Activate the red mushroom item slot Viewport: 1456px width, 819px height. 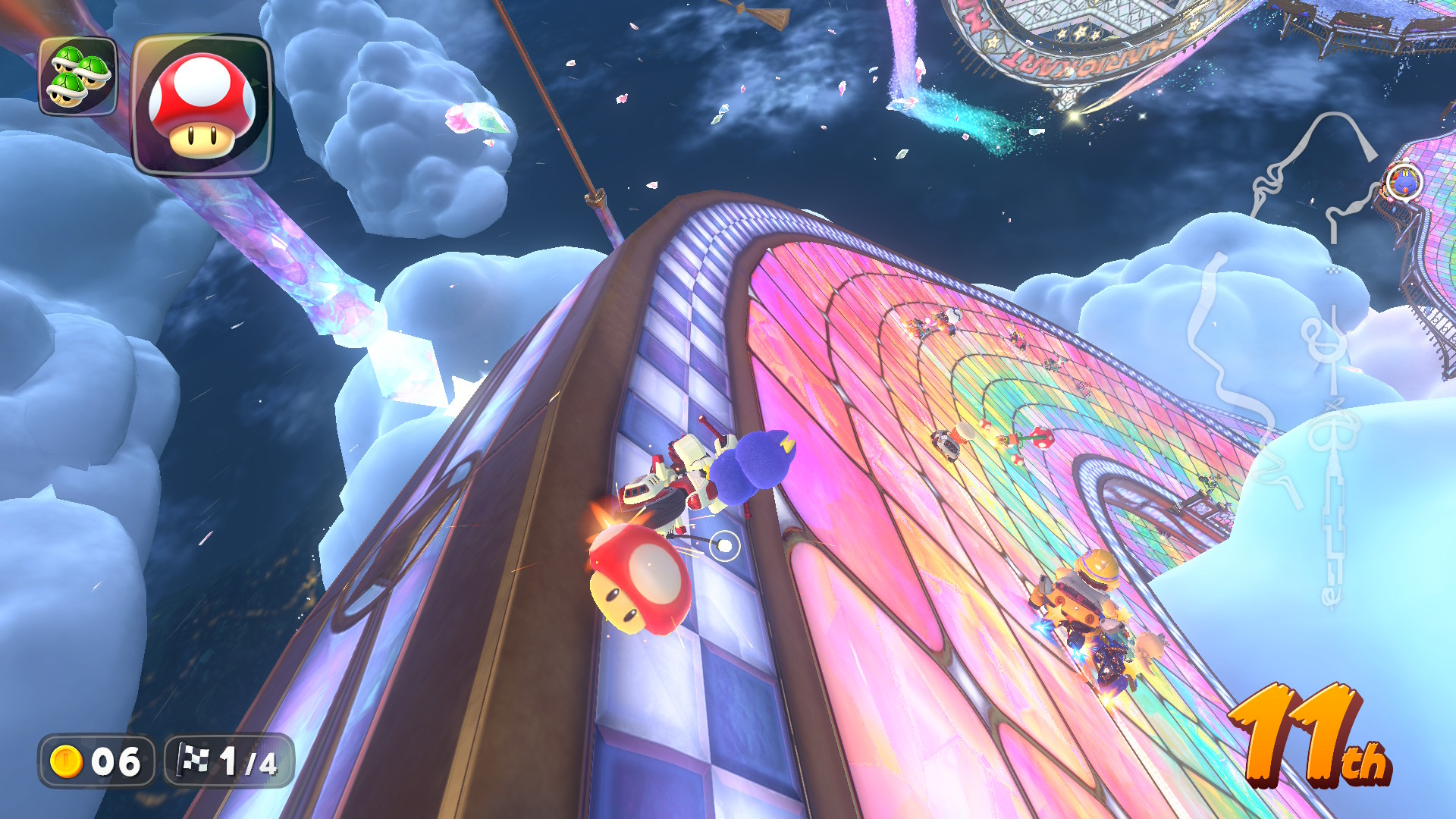pos(202,105)
